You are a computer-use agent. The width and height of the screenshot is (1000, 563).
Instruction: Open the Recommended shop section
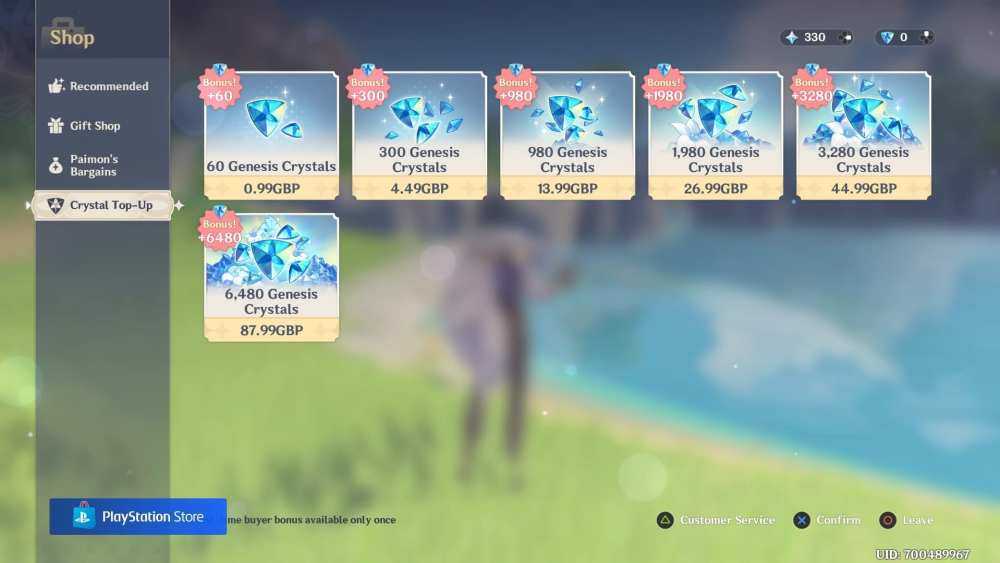tap(100, 87)
